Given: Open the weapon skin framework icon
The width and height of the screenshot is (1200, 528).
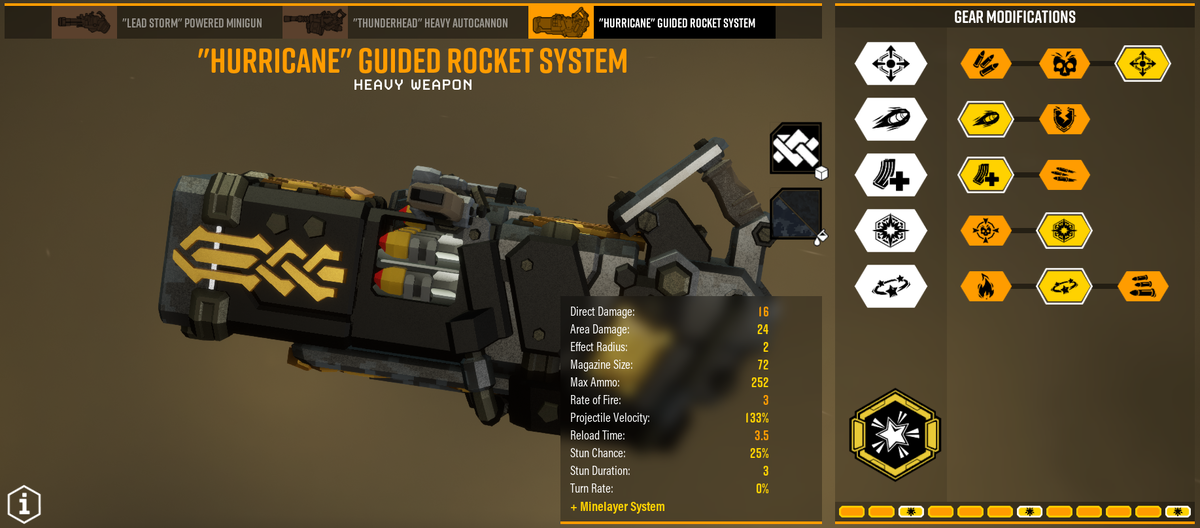Looking at the screenshot, I should pyautogui.click(x=795, y=150).
